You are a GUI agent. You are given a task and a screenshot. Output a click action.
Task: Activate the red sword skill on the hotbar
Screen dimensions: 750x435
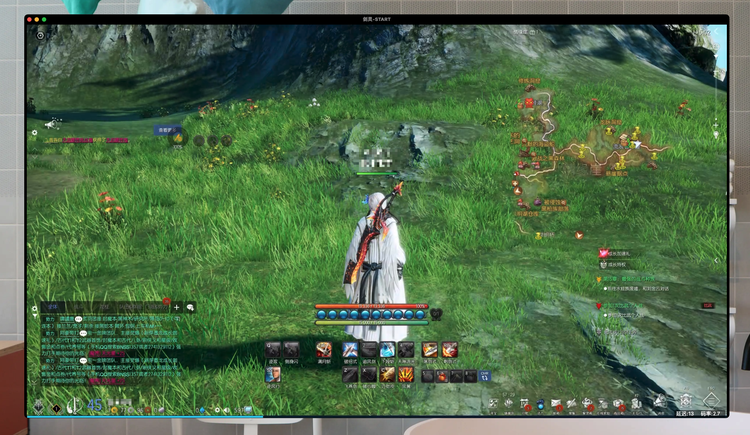coord(324,349)
